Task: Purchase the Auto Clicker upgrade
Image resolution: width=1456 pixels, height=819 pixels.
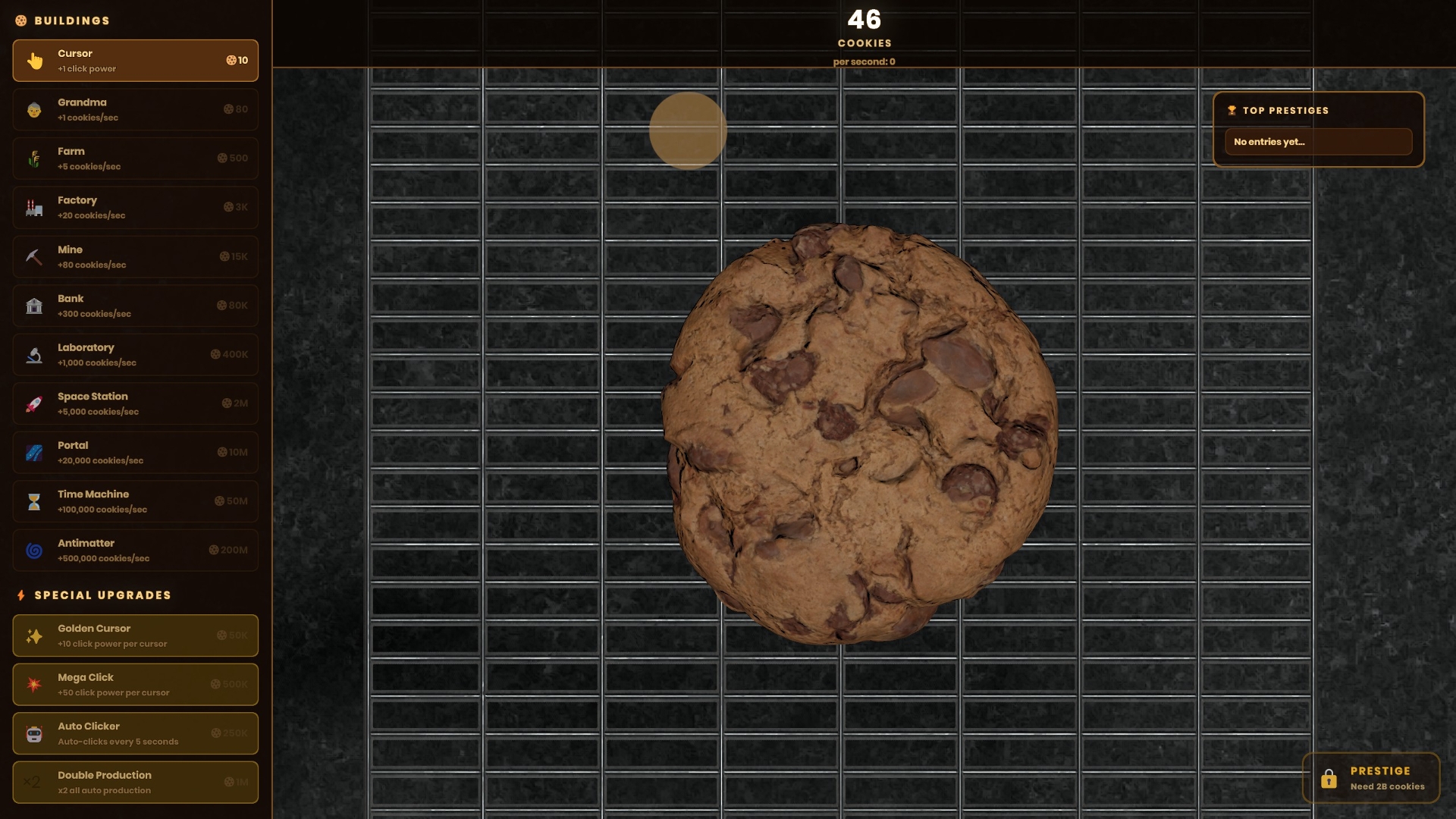Action: [135, 733]
